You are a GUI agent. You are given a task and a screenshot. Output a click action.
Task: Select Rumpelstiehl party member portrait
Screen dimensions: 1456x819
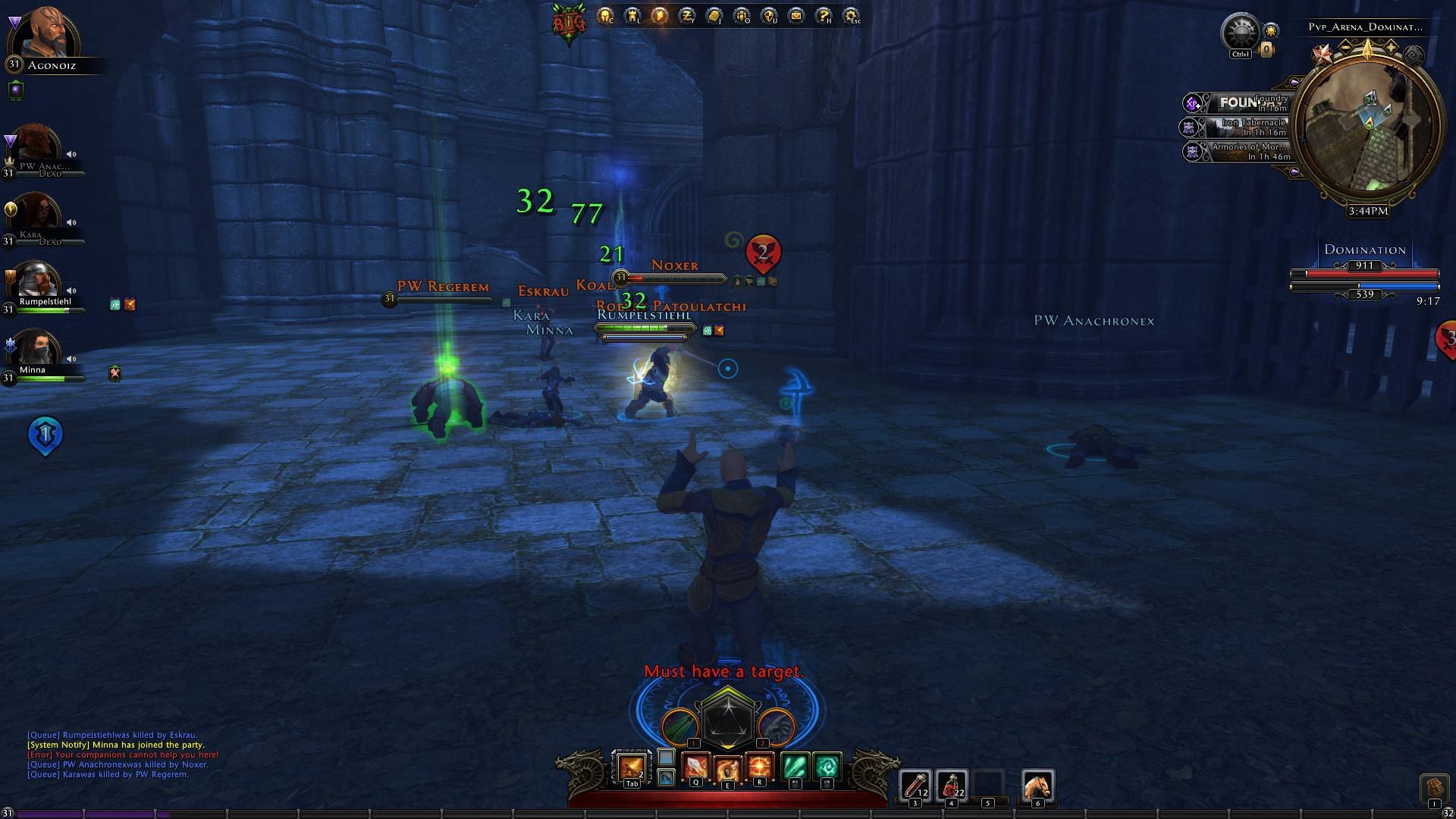tap(35, 280)
